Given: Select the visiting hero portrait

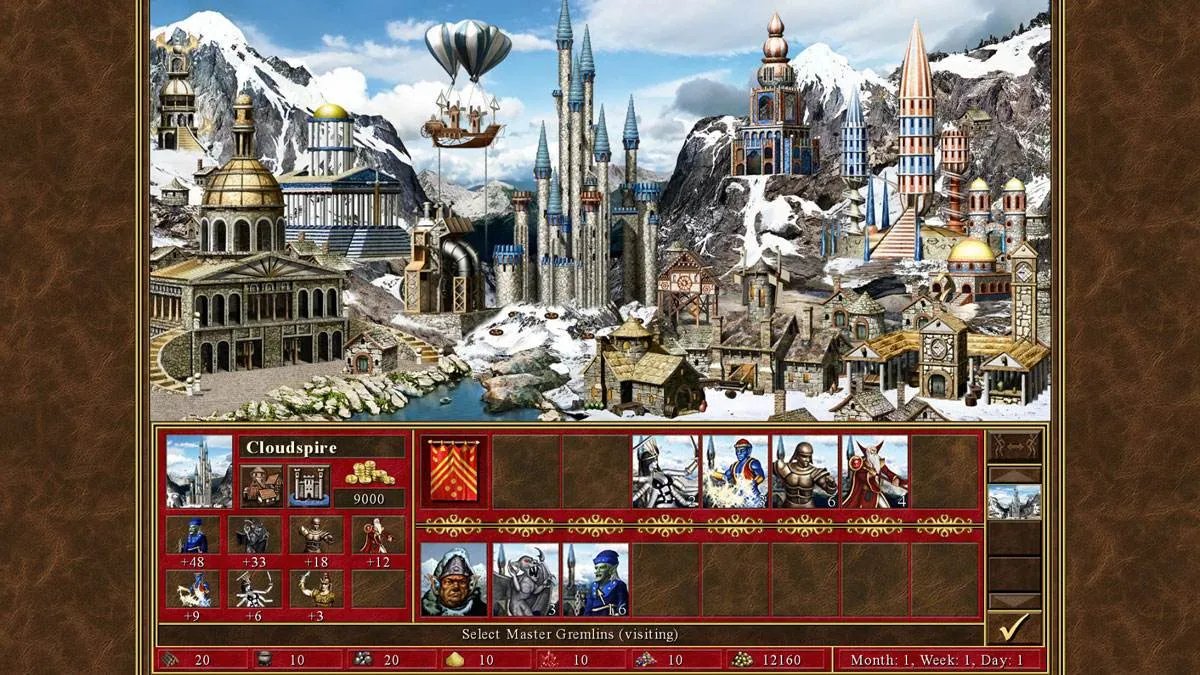Looking at the screenshot, I should 454,580.
